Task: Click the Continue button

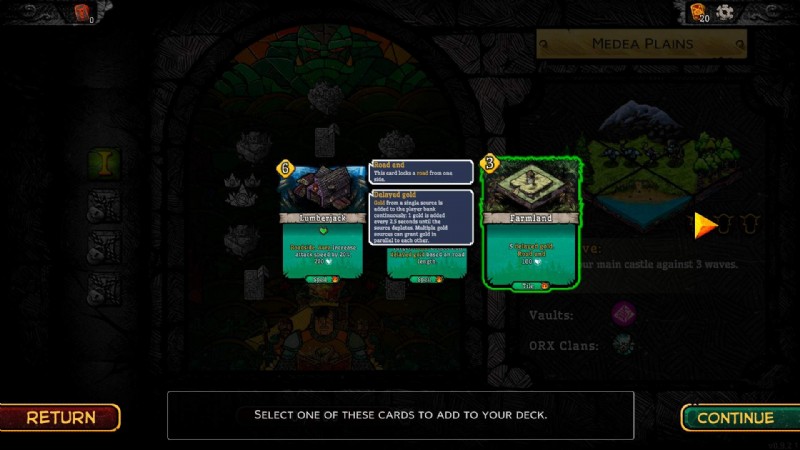Action: click(x=735, y=417)
